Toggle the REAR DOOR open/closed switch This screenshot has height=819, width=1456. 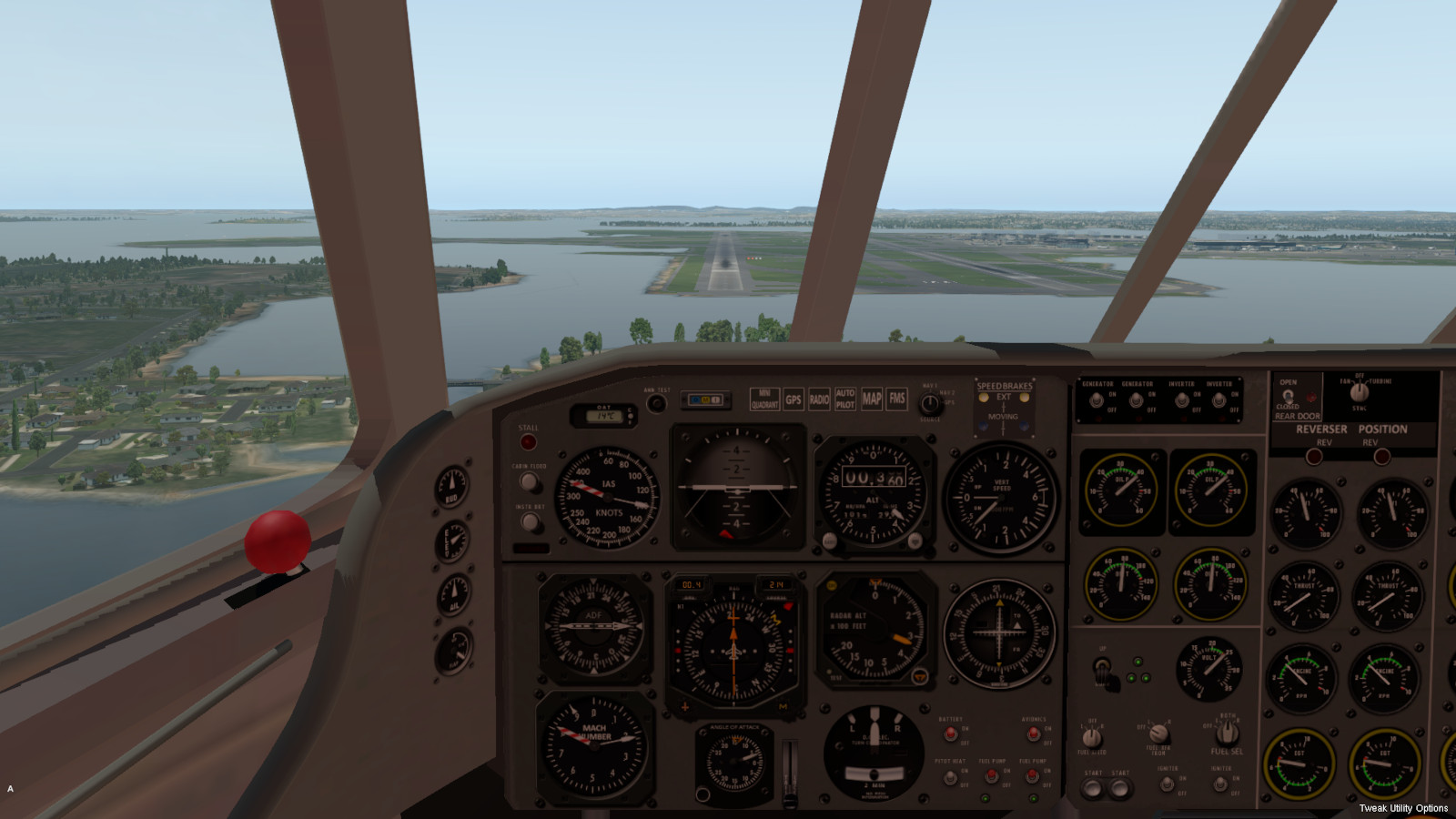pos(1288,396)
